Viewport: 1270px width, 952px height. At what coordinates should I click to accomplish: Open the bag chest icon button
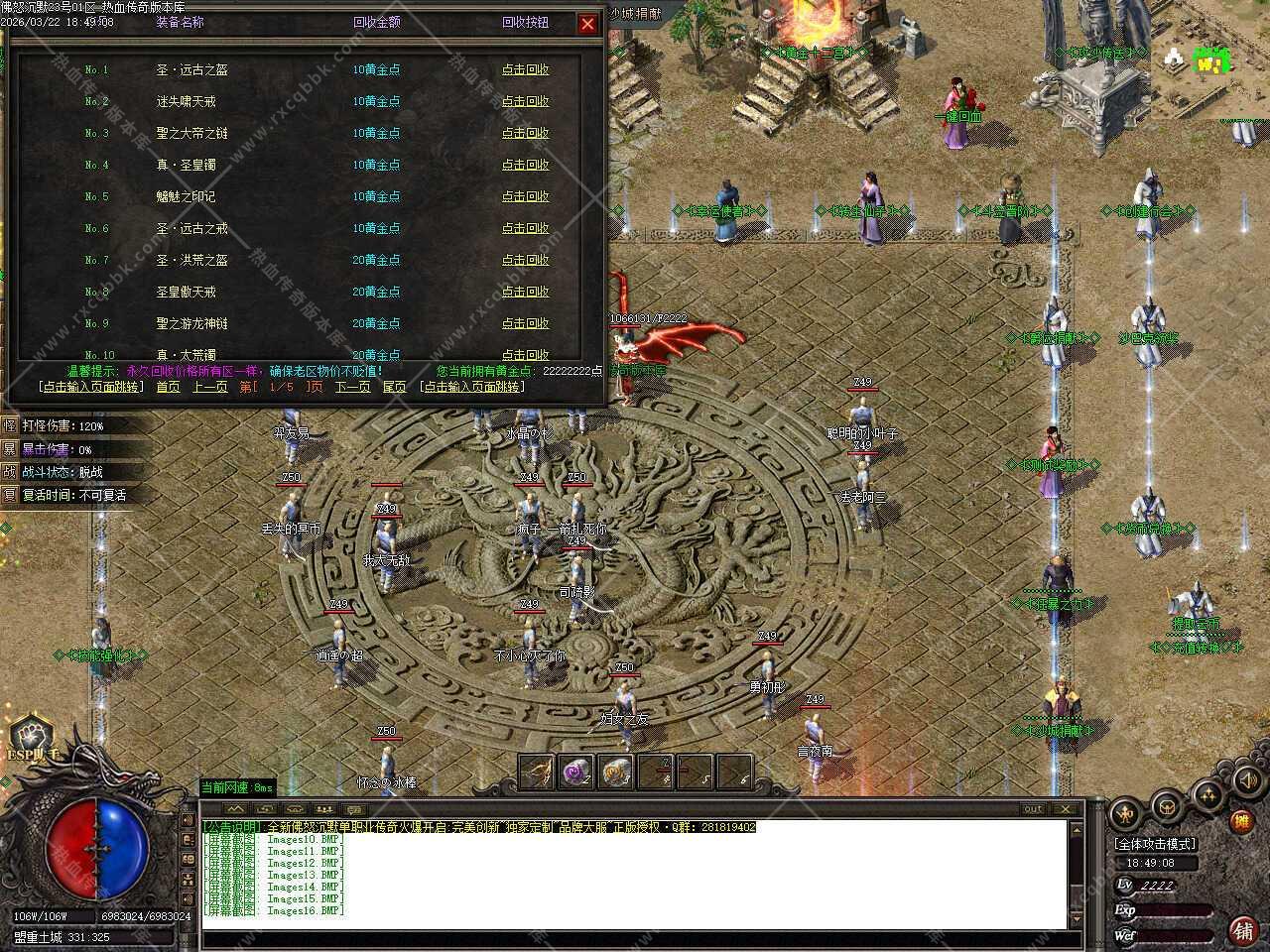coord(1167,808)
